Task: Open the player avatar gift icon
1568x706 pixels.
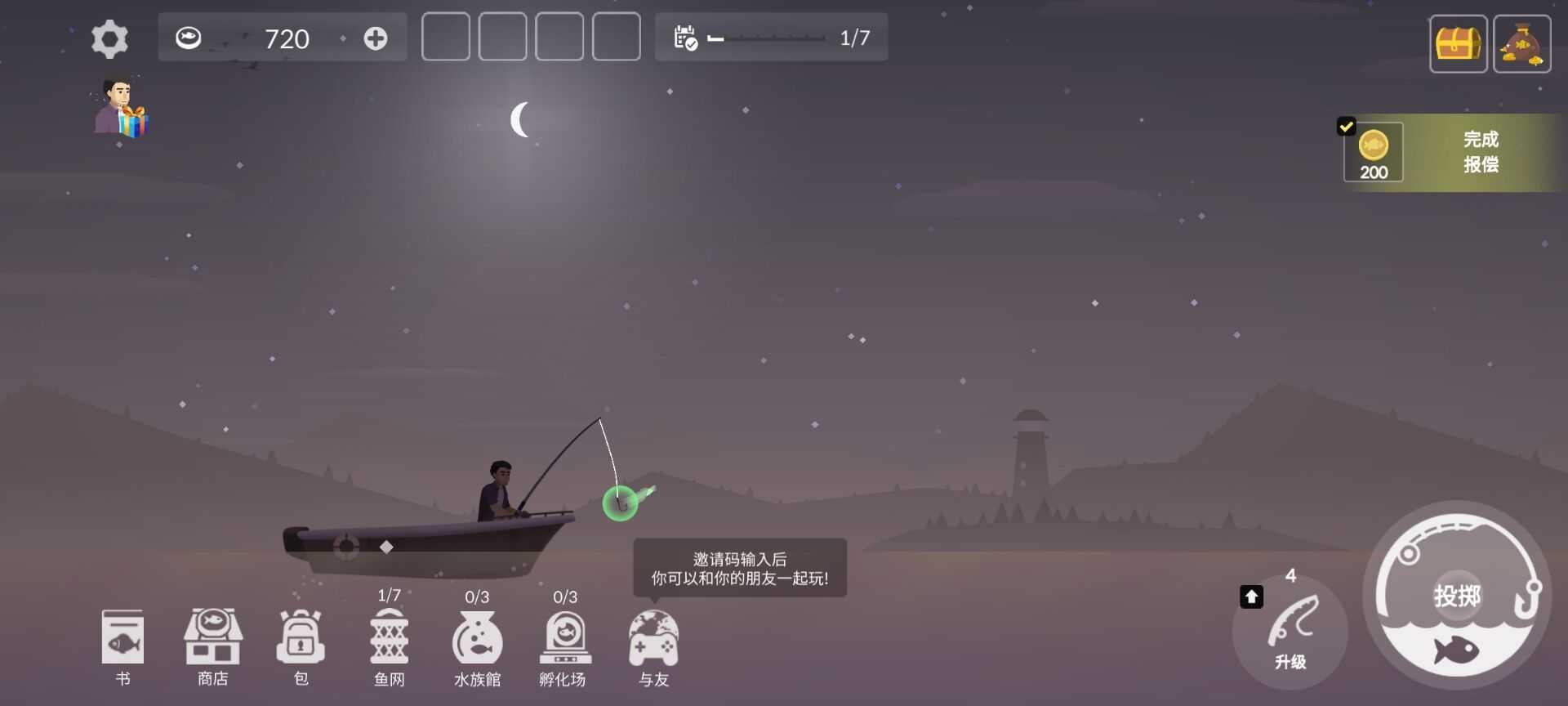Action: 121,109
